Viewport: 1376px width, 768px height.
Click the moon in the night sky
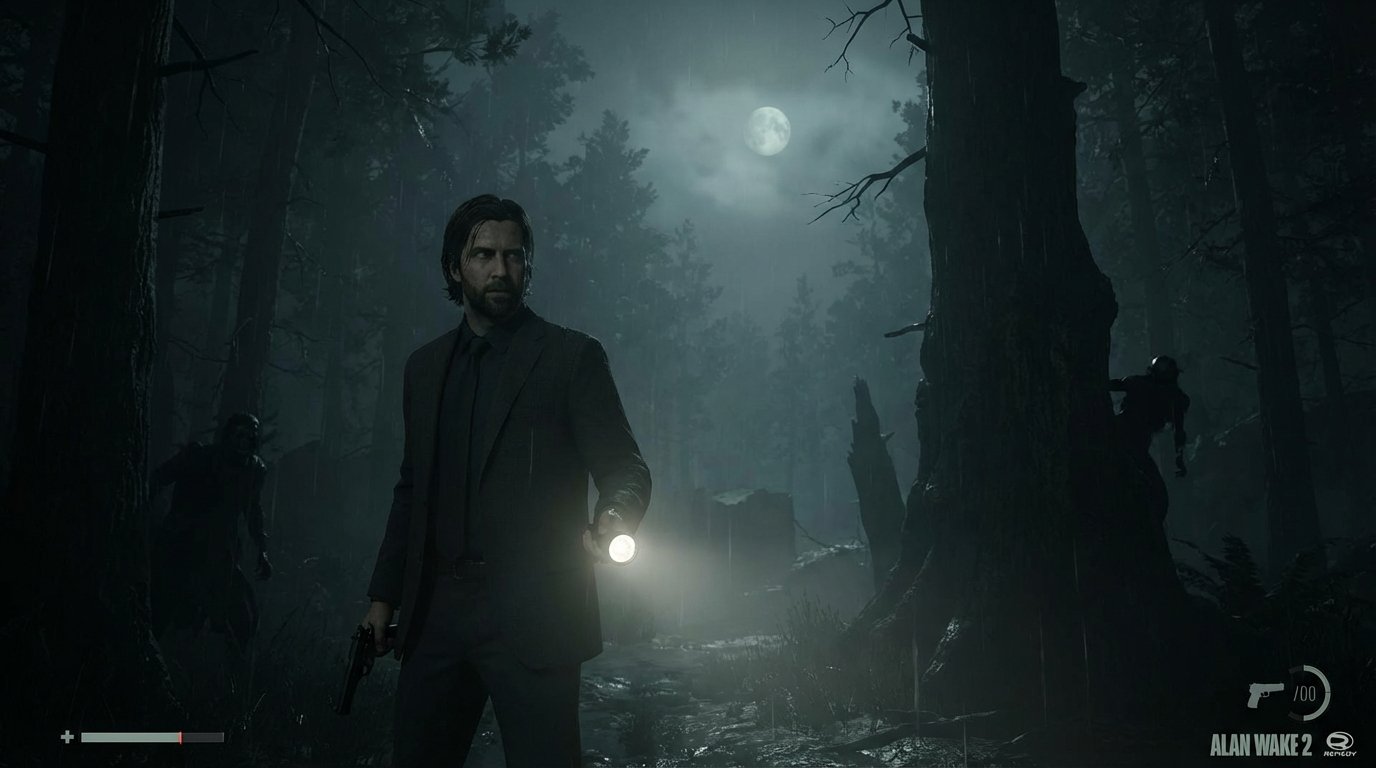click(x=770, y=131)
